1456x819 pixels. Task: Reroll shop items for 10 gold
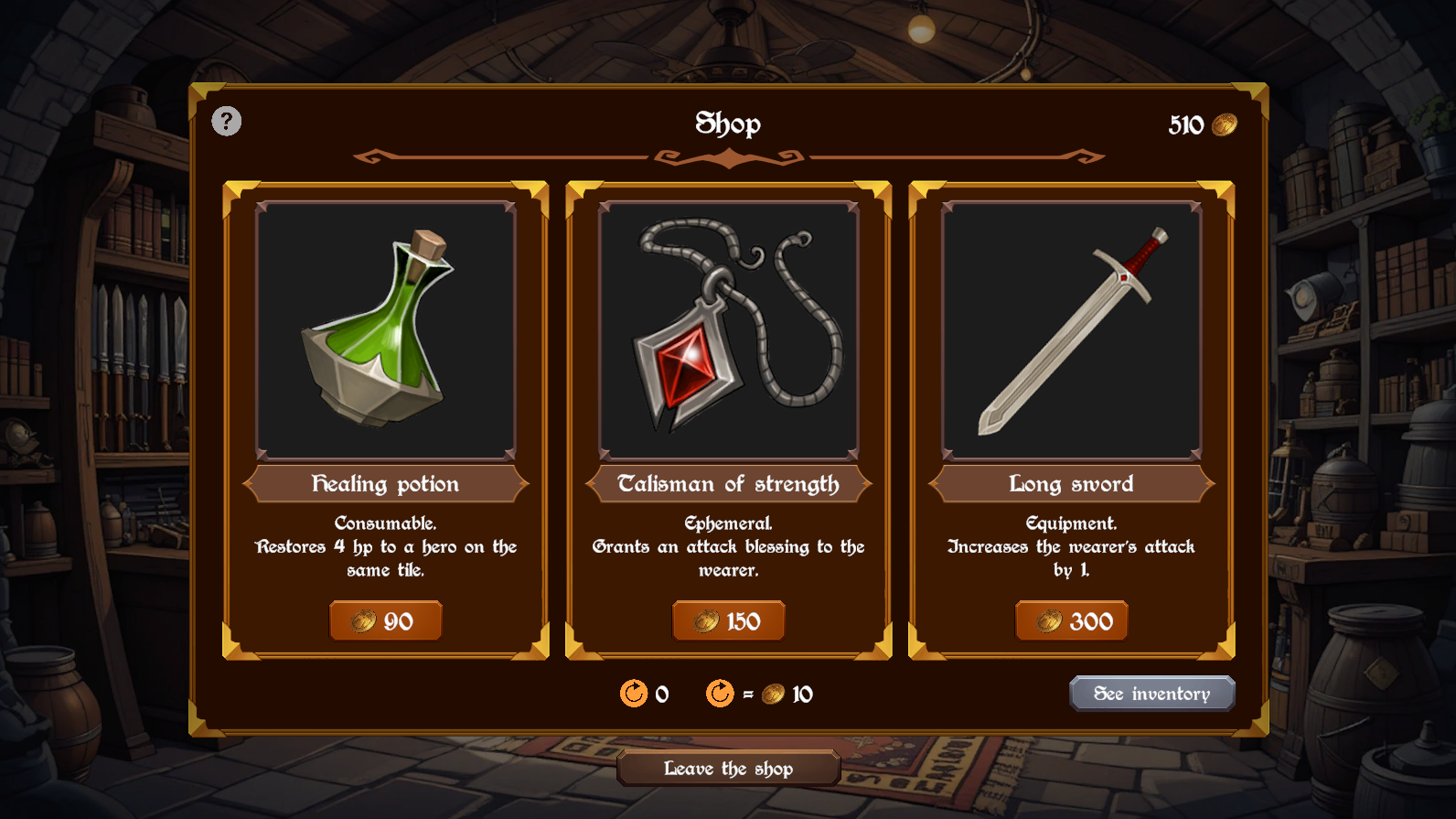(721, 694)
